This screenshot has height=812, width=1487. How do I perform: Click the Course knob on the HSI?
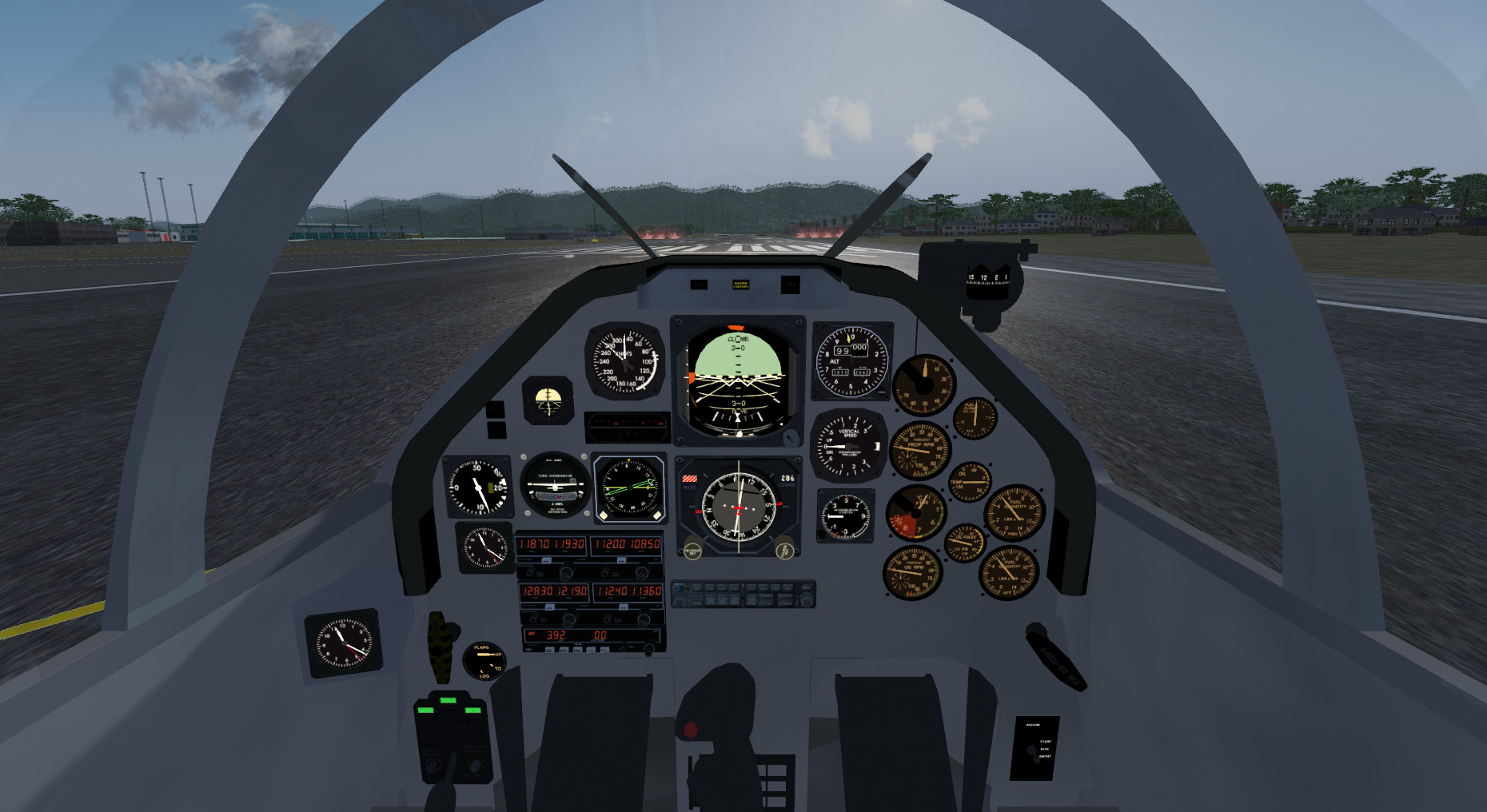(x=784, y=551)
